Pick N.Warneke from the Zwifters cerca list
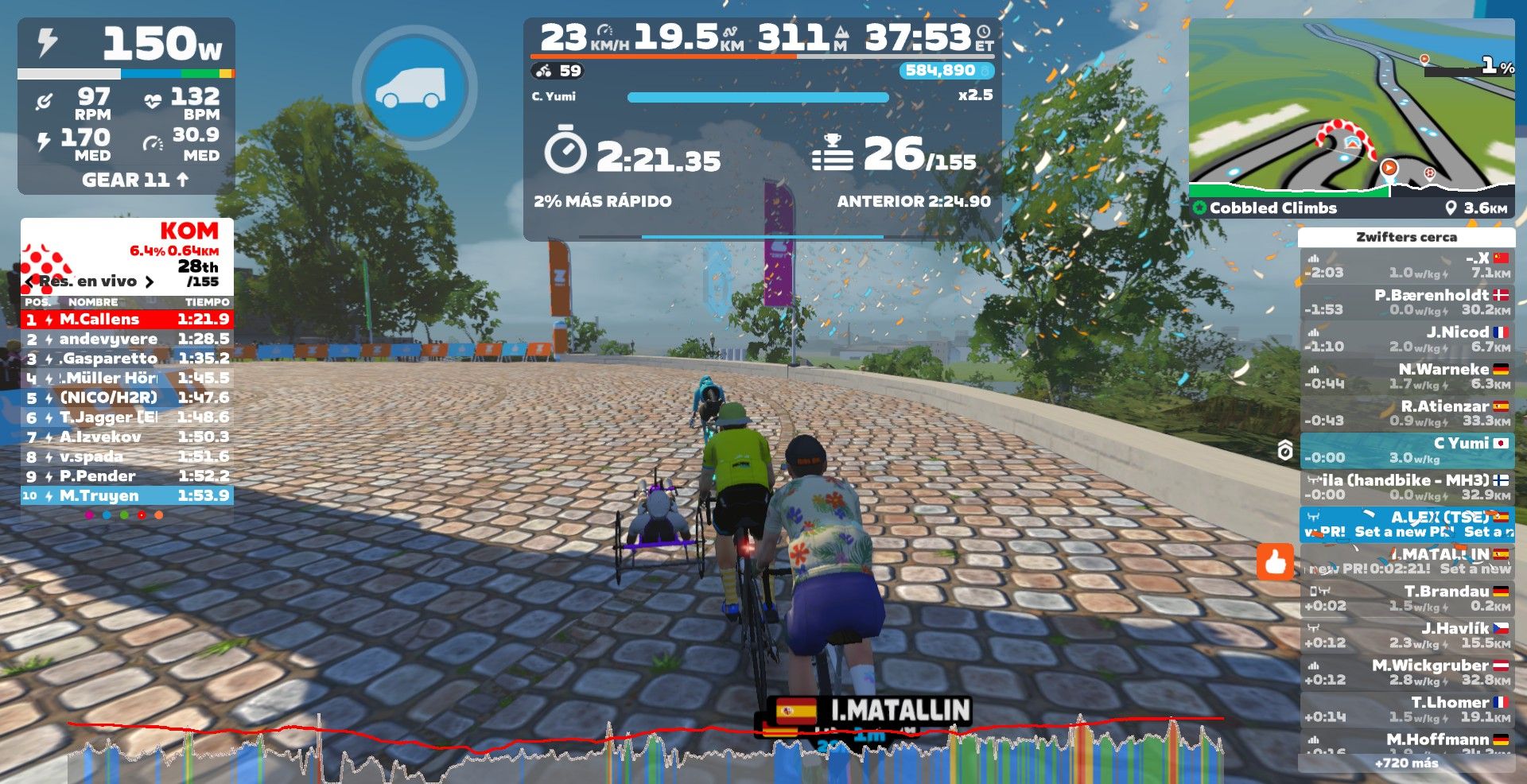 click(1406, 376)
